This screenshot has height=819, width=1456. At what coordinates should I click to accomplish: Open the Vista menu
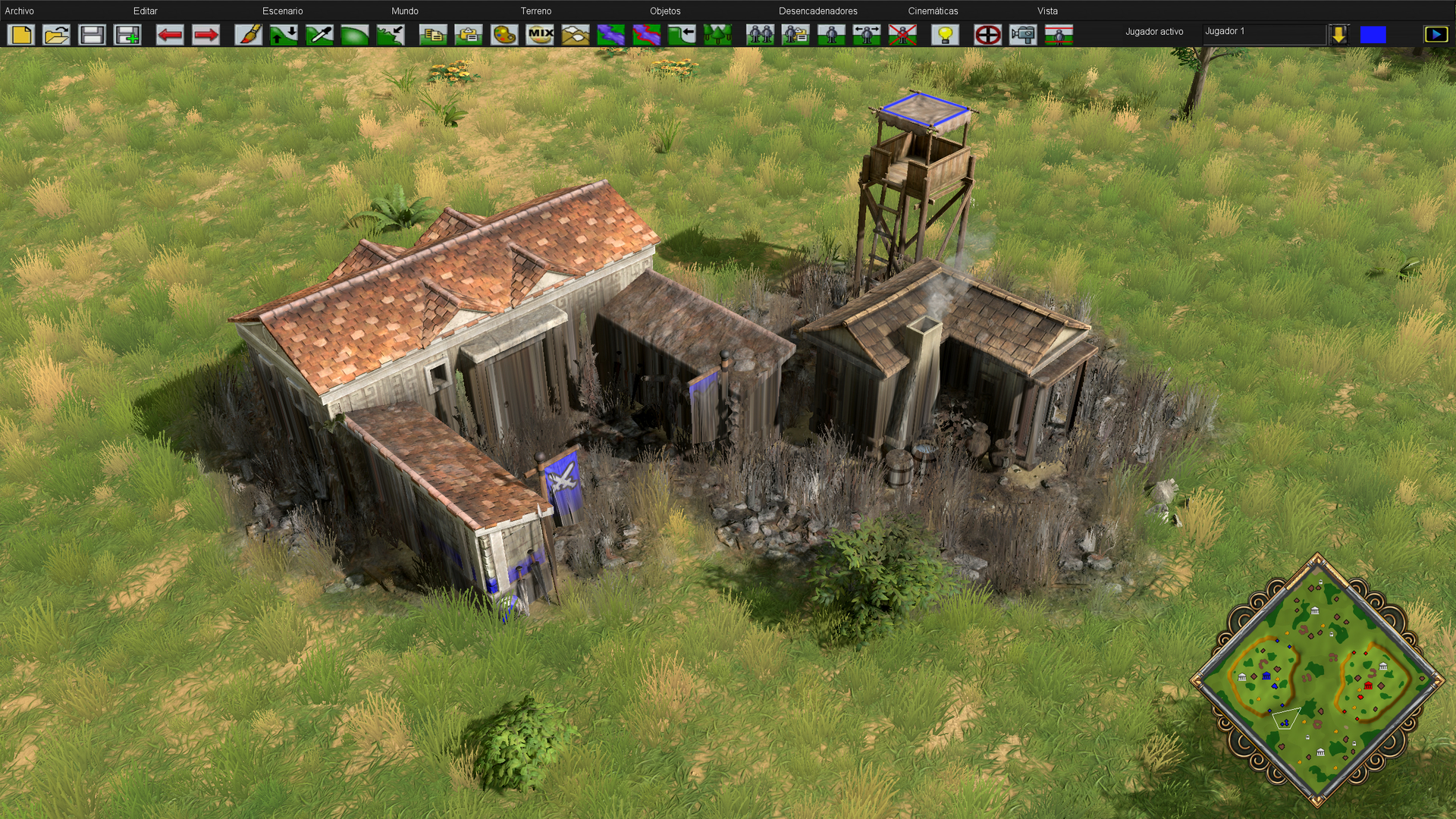1047,11
